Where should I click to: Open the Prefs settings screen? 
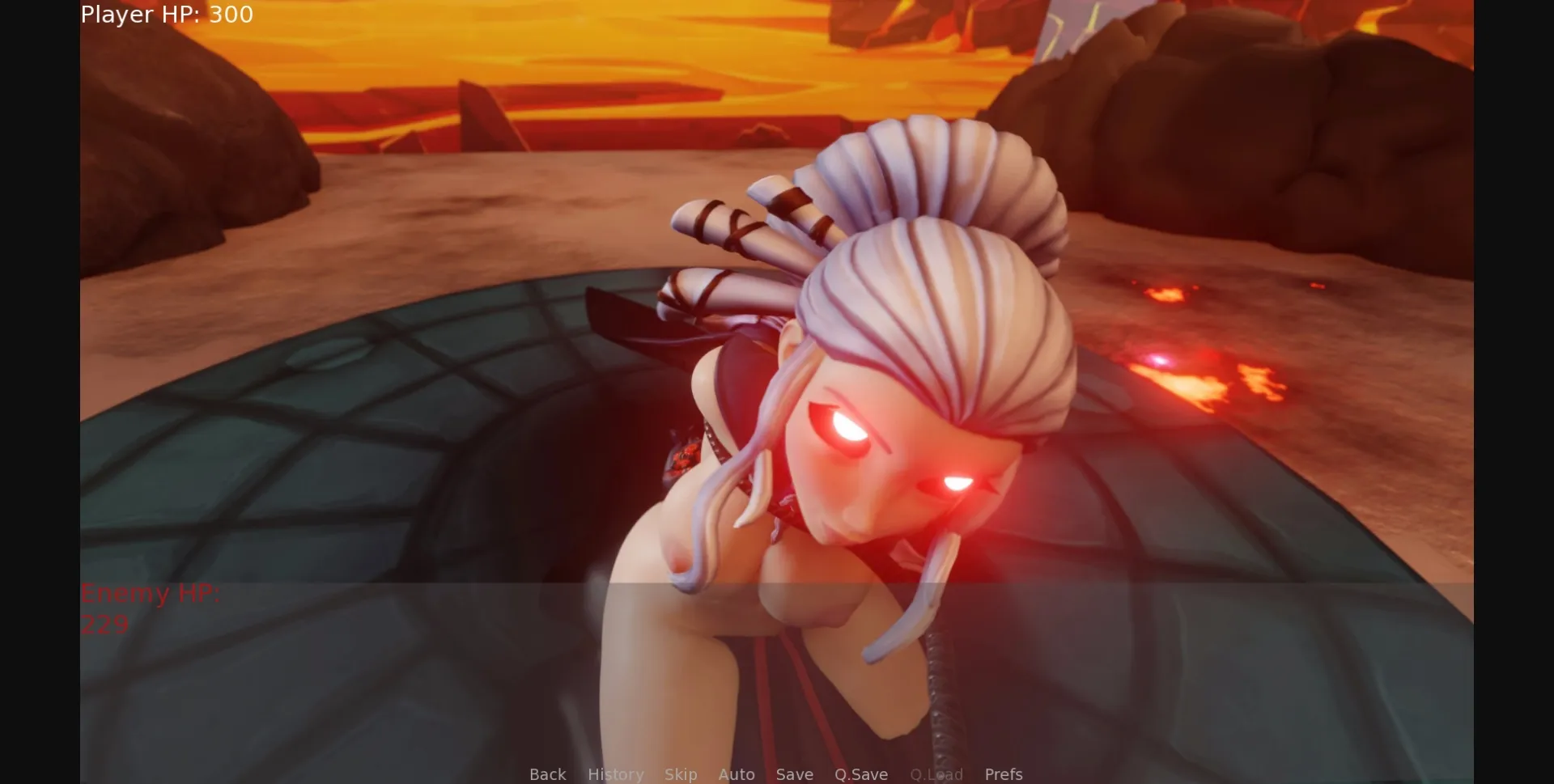[1004, 774]
